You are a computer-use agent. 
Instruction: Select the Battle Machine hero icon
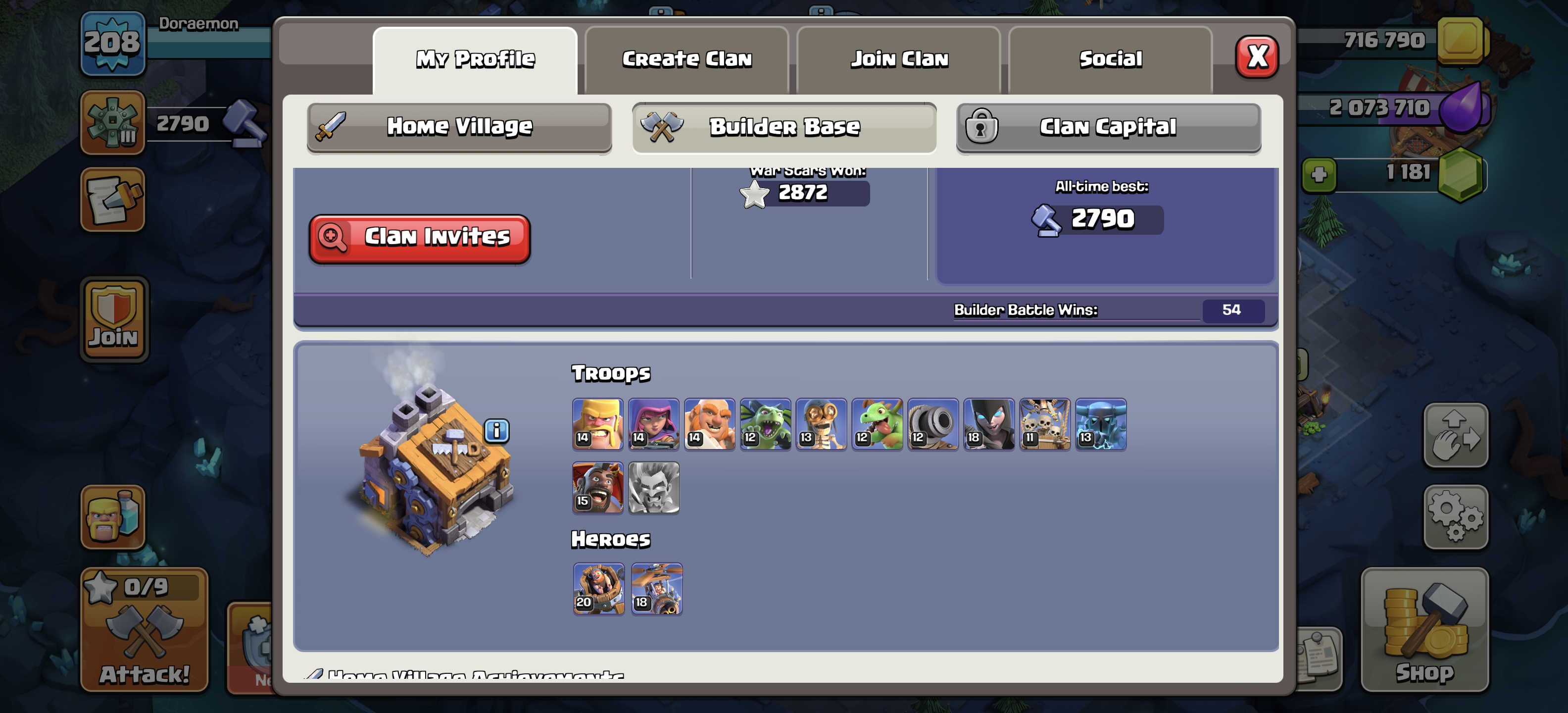(x=598, y=588)
